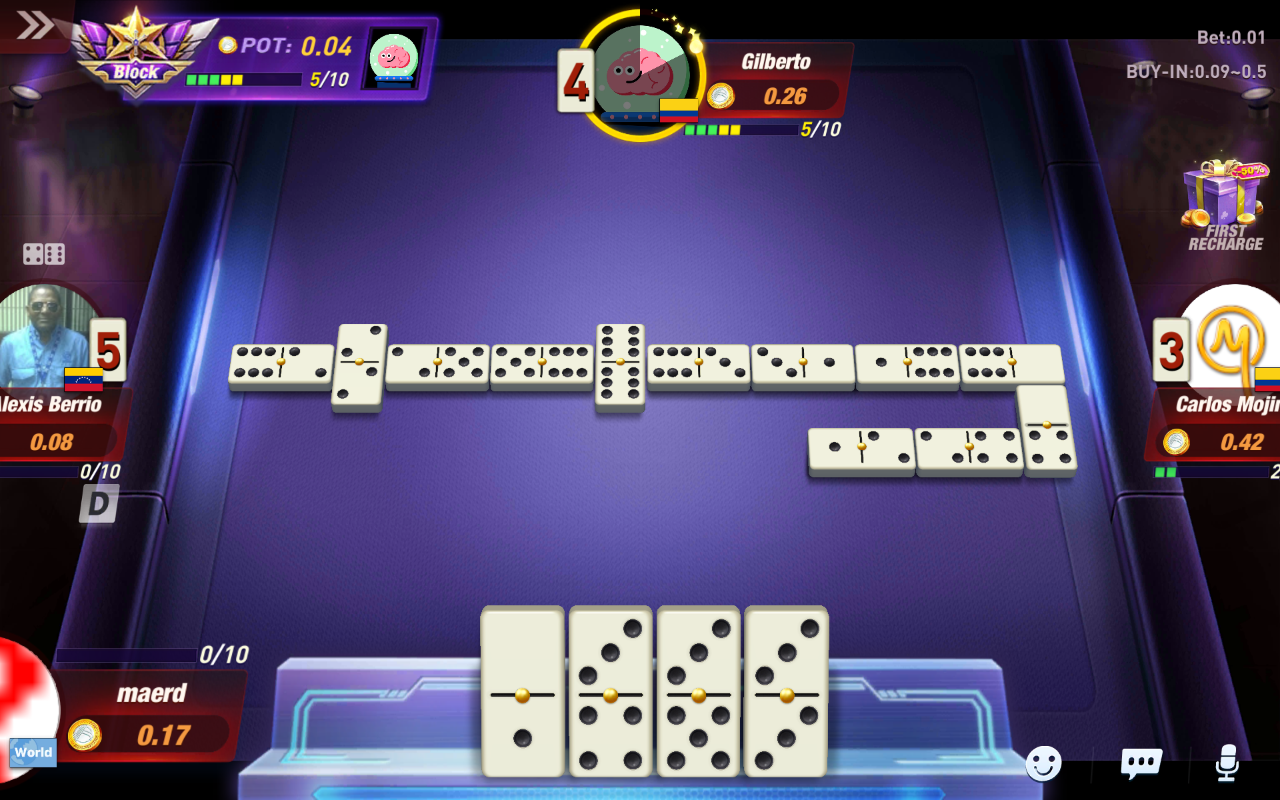Click the dice icon above Alexis
Viewport: 1280px width, 800px height.
(x=44, y=253)
